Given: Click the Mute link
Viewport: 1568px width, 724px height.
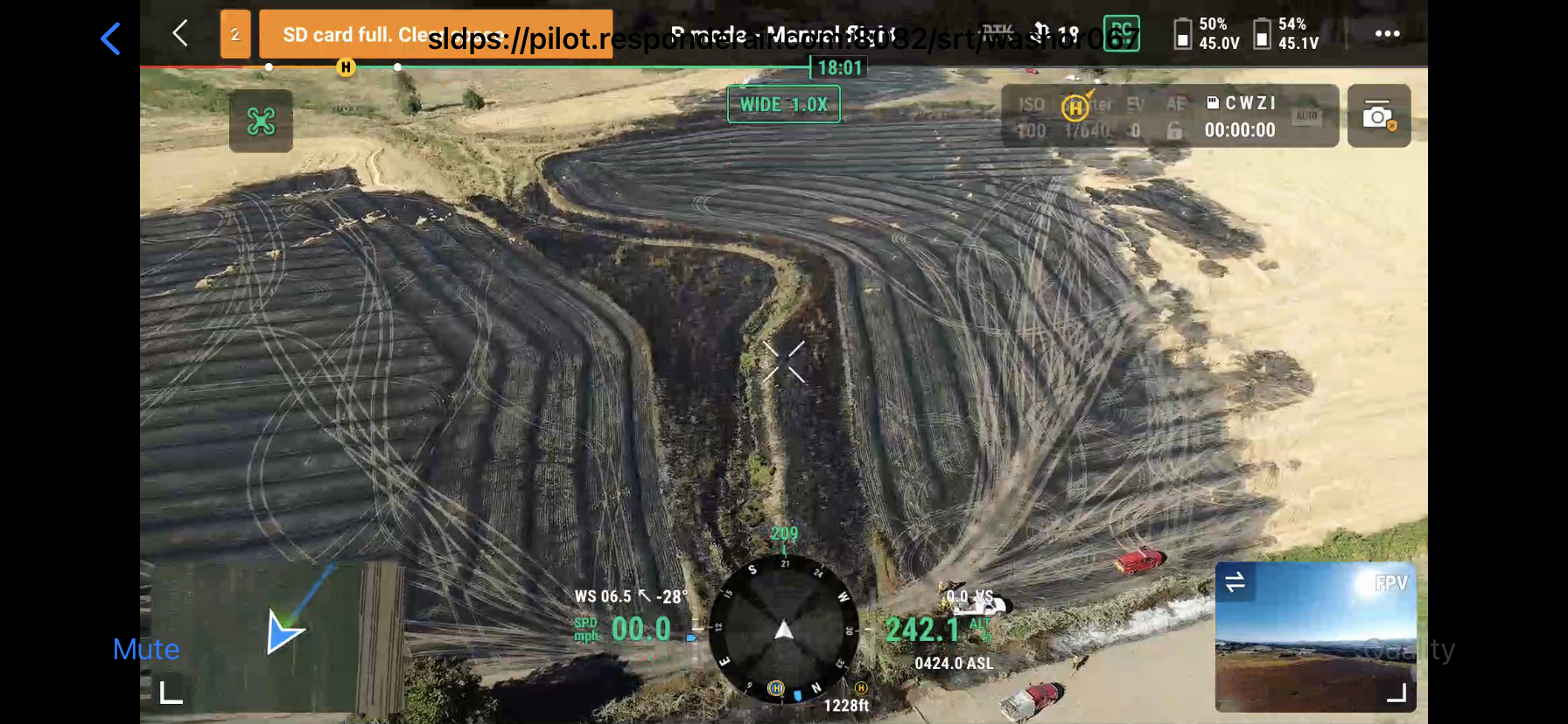Looking at the screenshot, I should click(x=145, y=650).
